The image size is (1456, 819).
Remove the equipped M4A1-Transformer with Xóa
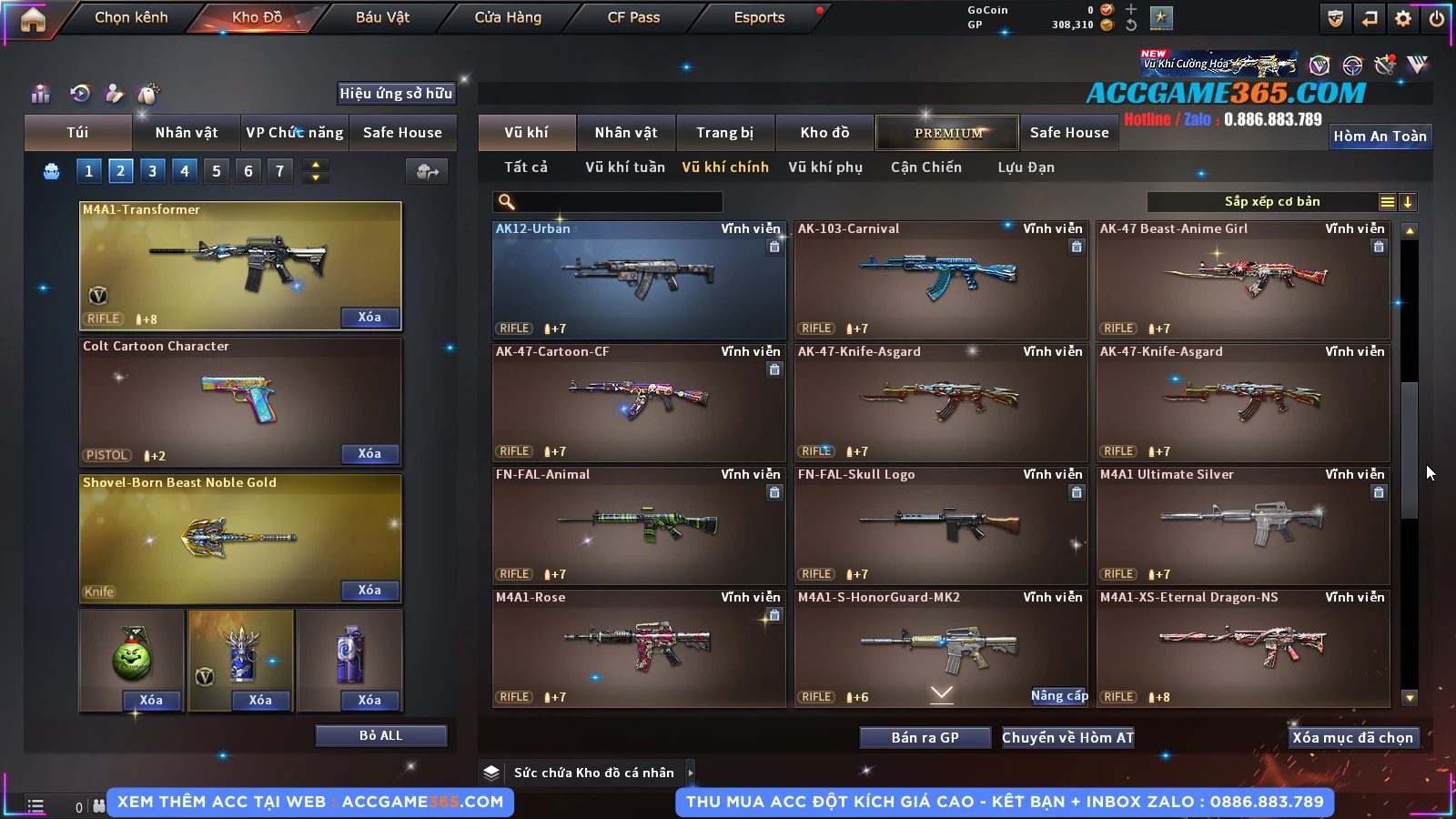coord(369,318)
